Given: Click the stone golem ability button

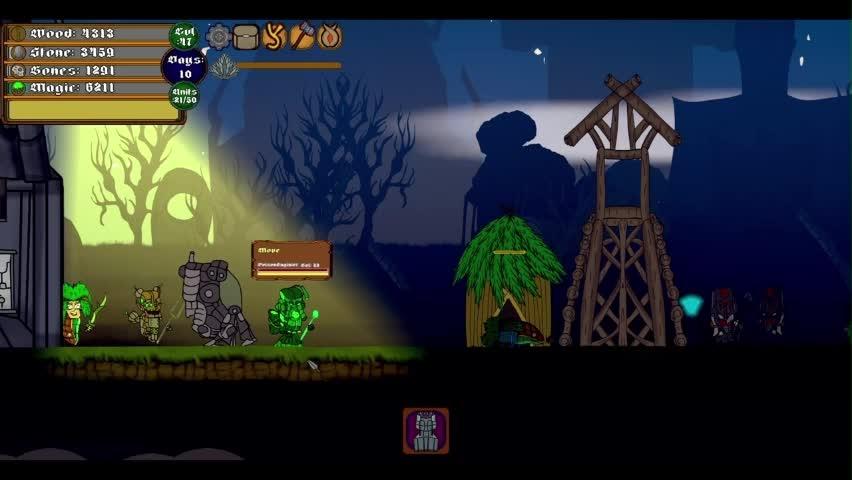Looking at the screenshot, I should pyautogui.click(x=426, y=431).
